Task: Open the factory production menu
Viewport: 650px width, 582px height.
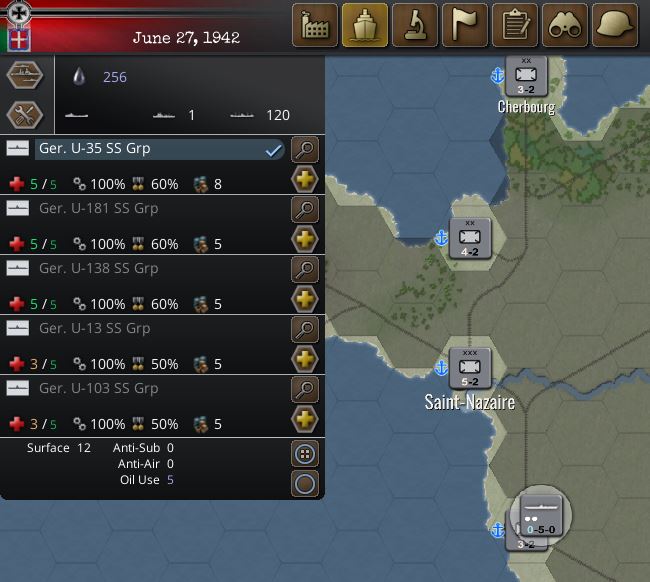Action: 315,24
